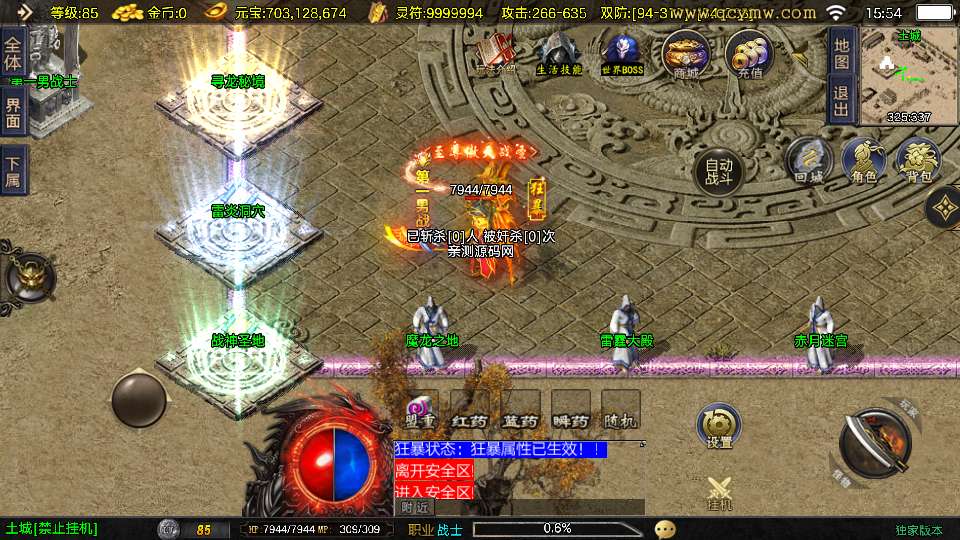960x540 pixels.
Task: Use the 回城 return-to-town button
Action: pos(808,162)
